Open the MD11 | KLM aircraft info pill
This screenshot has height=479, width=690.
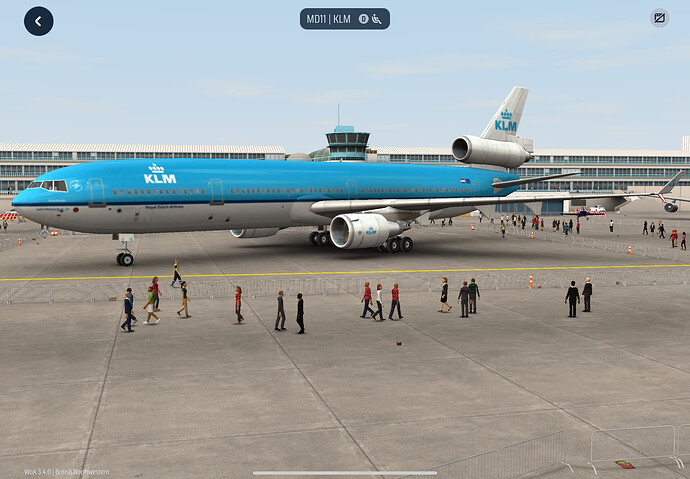pos(344,19)
